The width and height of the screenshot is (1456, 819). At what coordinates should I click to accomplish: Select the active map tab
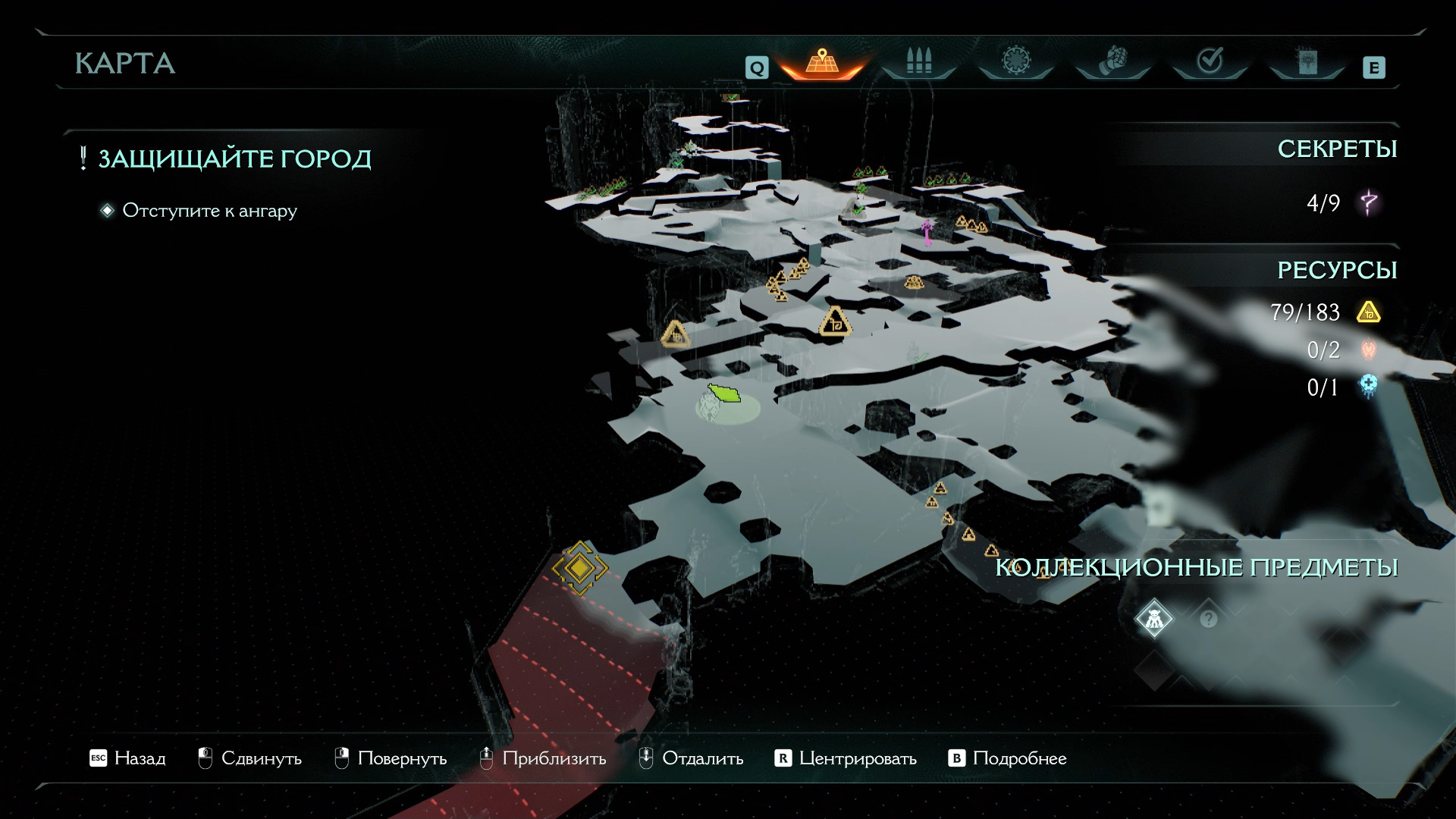(821, 62)
